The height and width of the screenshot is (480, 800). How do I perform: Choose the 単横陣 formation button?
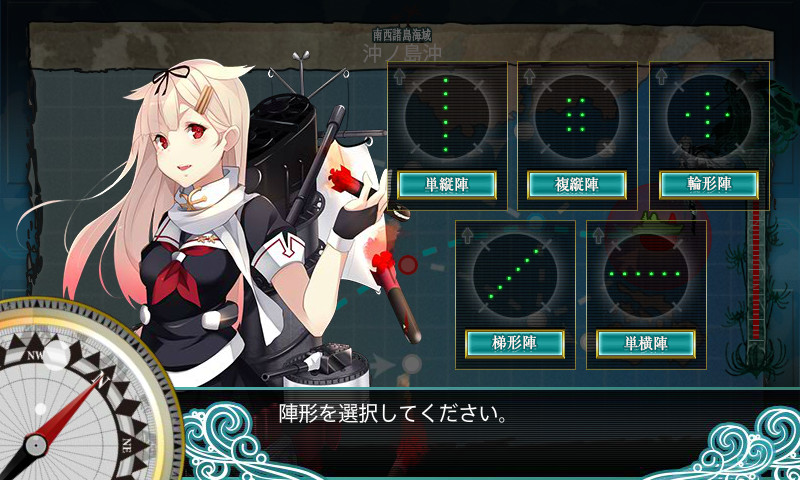pos(646,343)
